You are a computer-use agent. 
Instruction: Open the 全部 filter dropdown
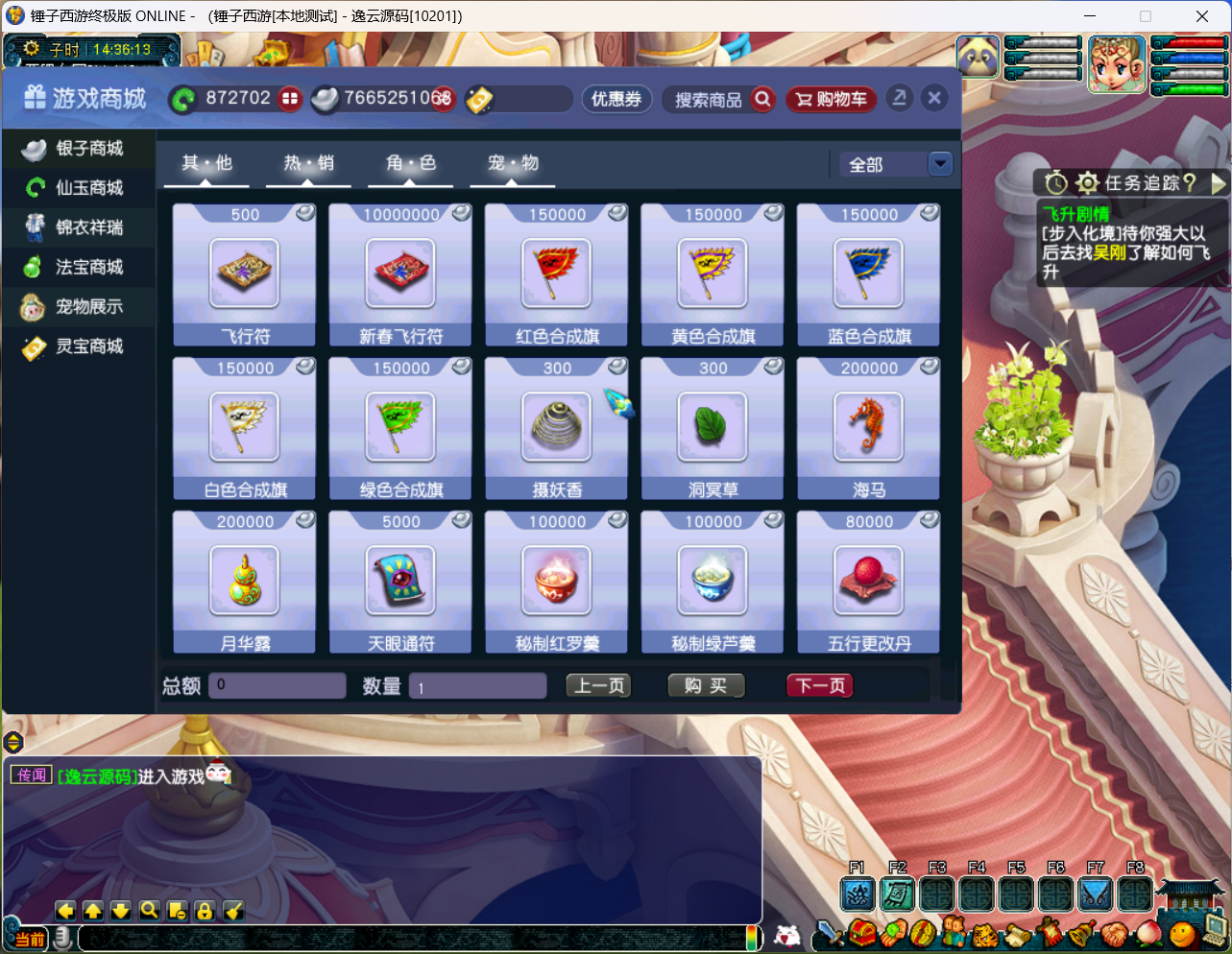coord(940,164)
